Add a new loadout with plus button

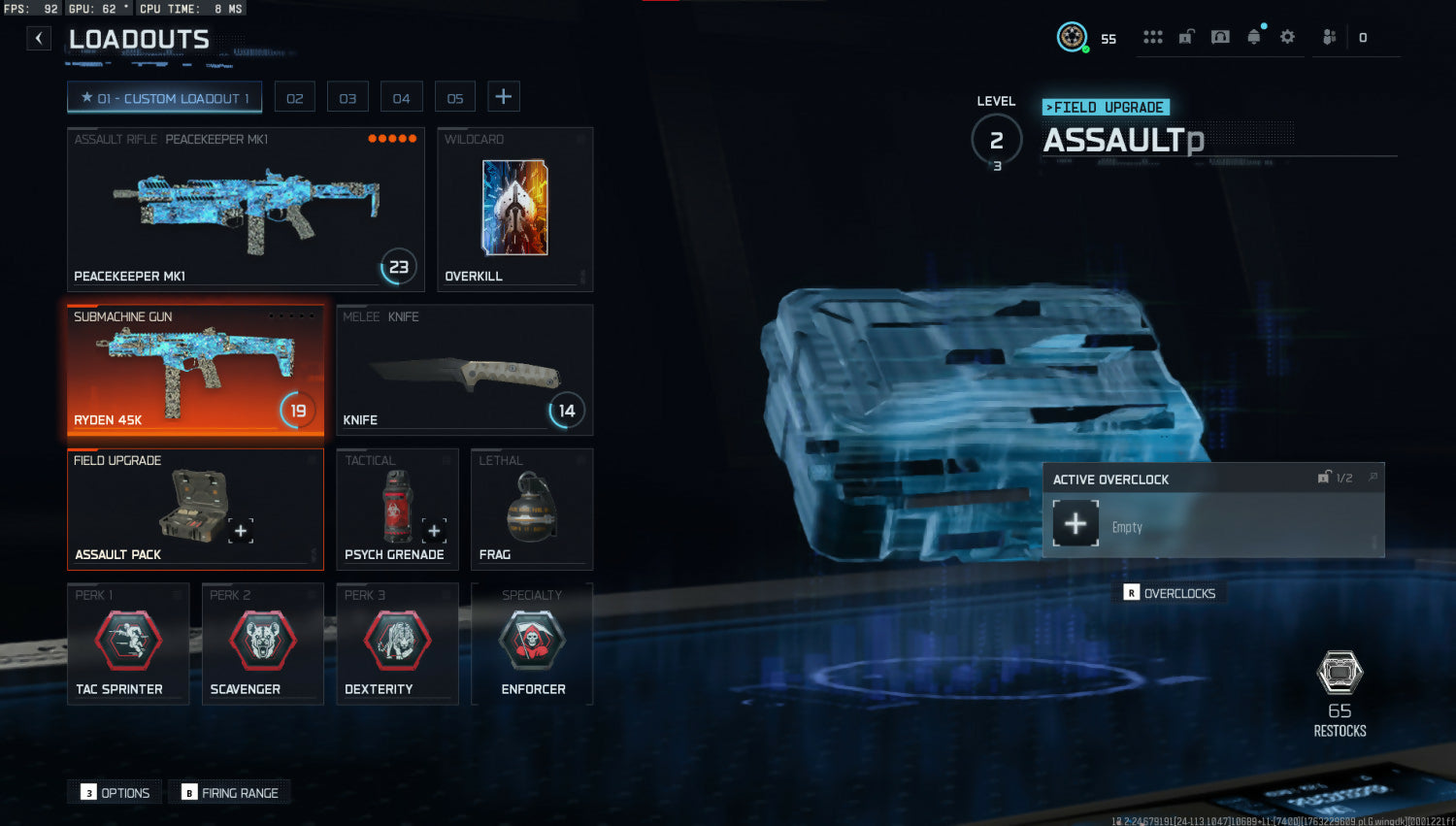(503, 97)
